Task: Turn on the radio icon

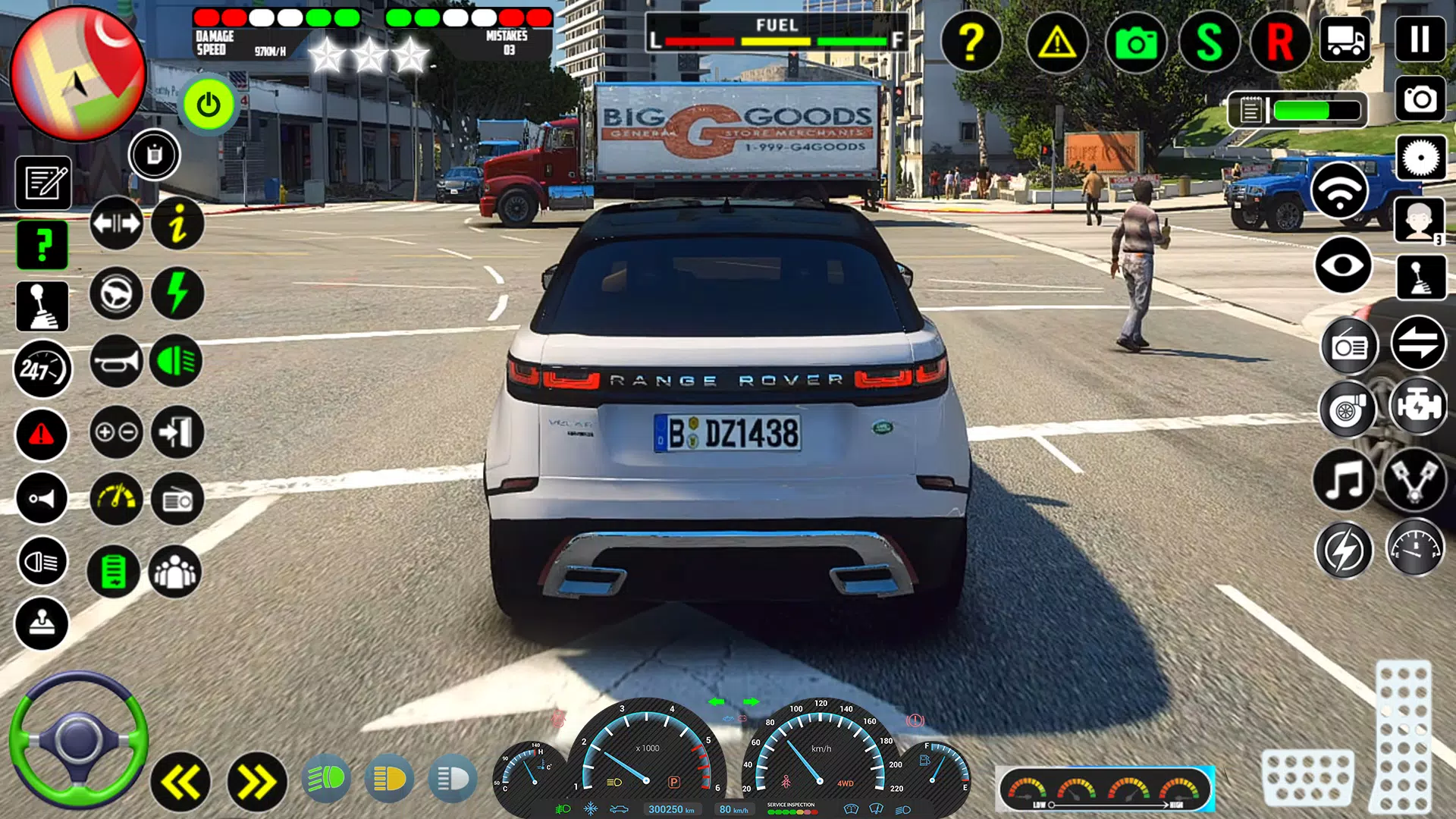Action: pyautogui.click(x=1349, y=347)
